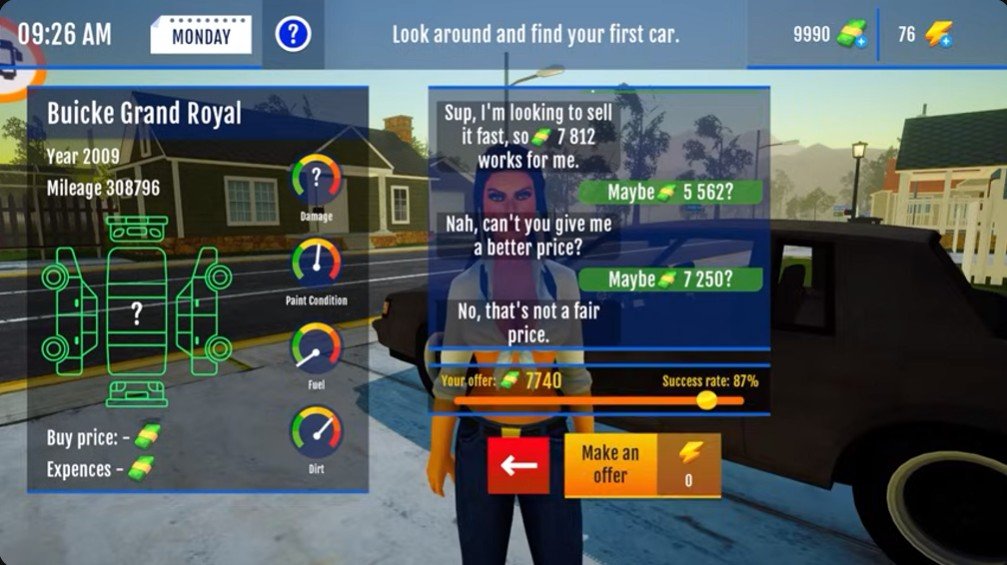This screenshot has width=1007, height=565.
Task: Inspect the Damage gauge
Action: (316, 179)
